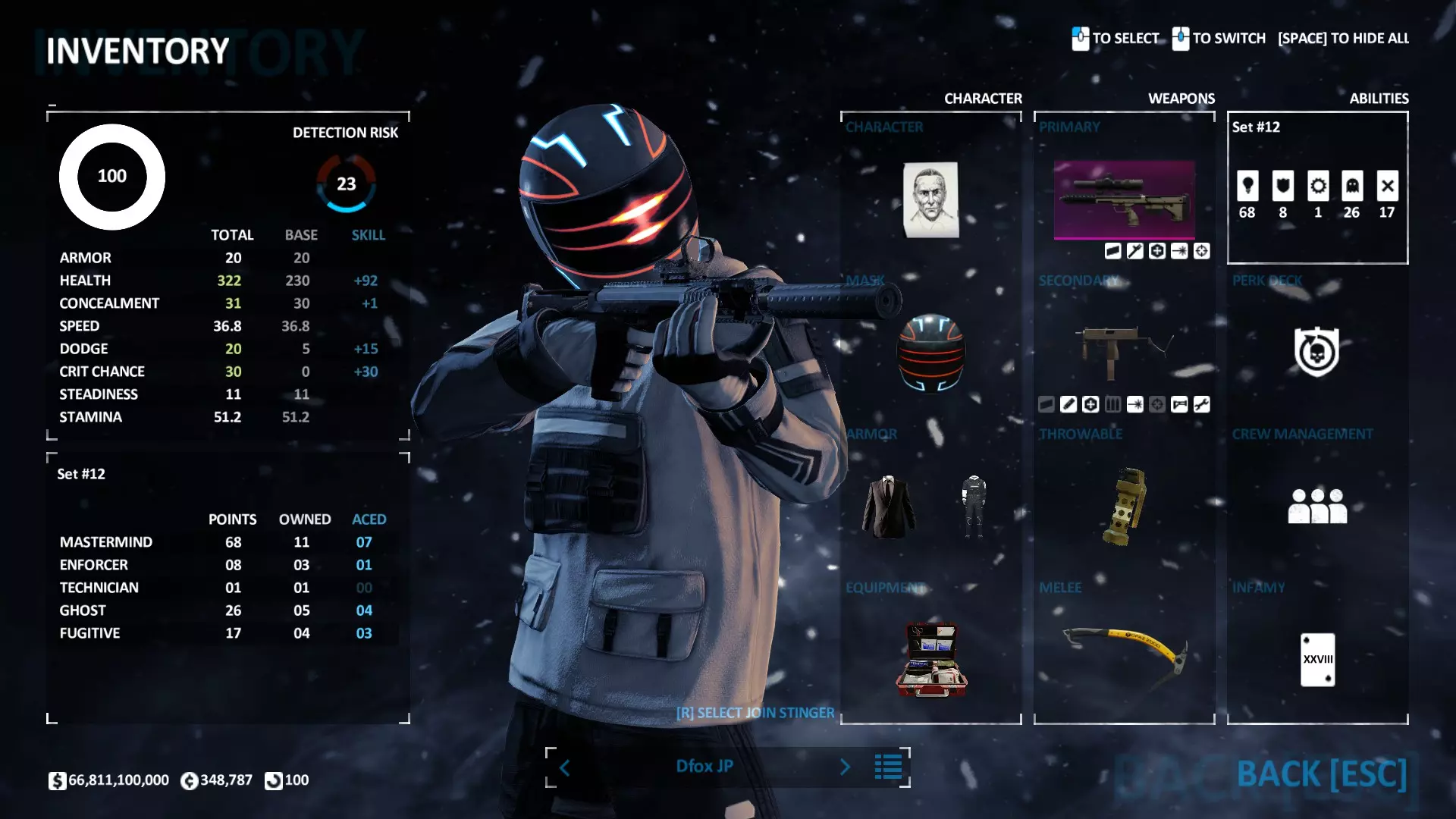
Task: Open the Infamy XXVIII card
Action: [x=1317, y=659]
